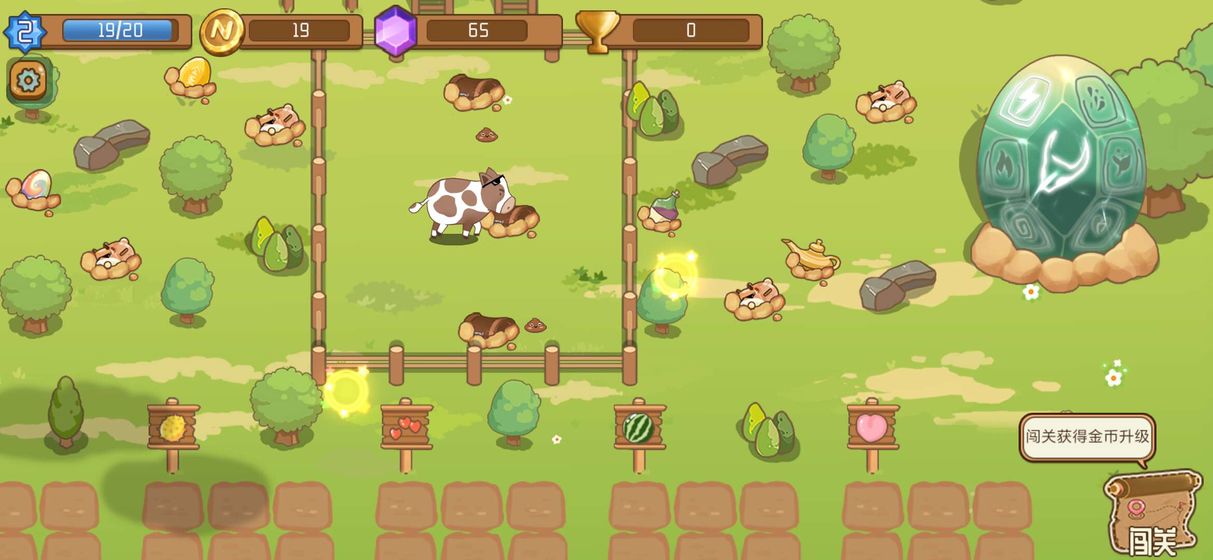Select the peach crop signpost

(872, 427)
